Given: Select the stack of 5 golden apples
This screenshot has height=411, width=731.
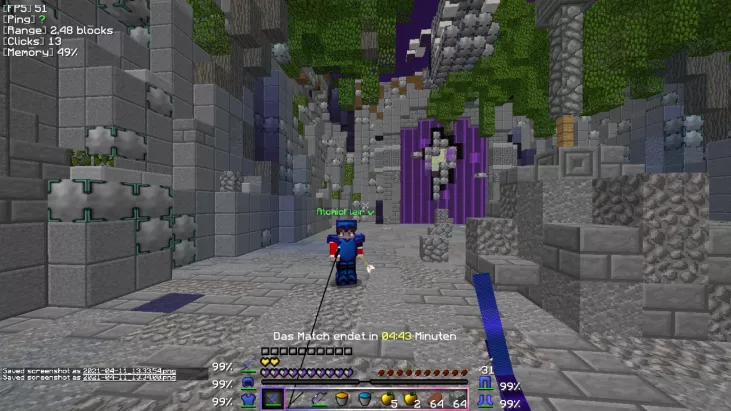Looking at the screenshot, I should pyautogui.click(x=389, y=399).
